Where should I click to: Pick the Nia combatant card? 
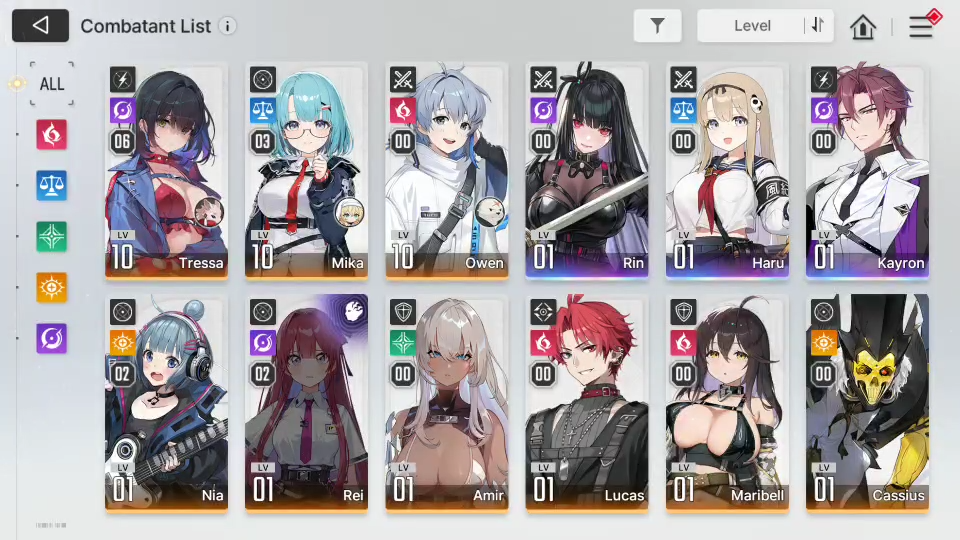click(x=166, y=403)
